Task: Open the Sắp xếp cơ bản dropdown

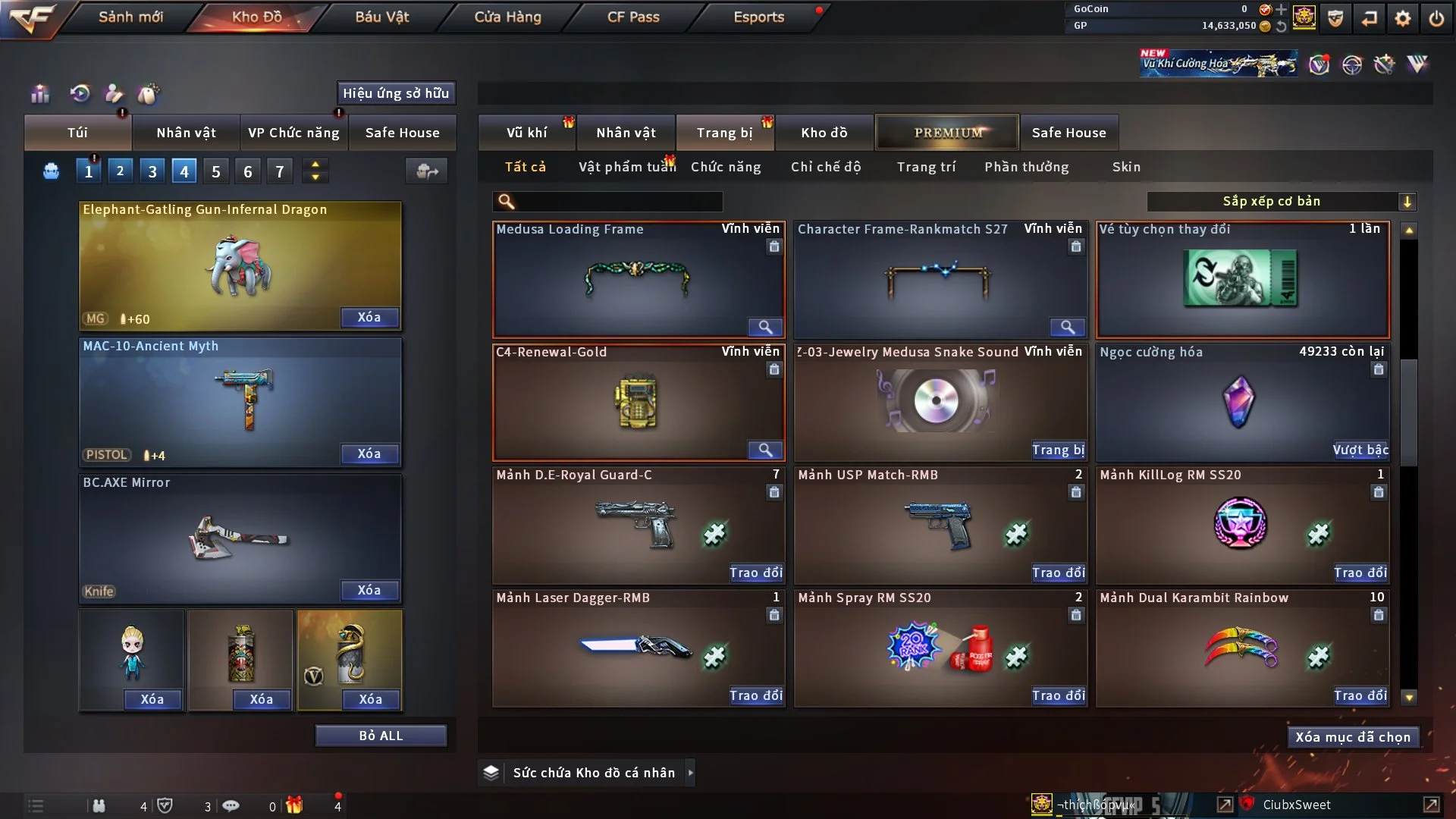Action: [x=1281, y=202]
